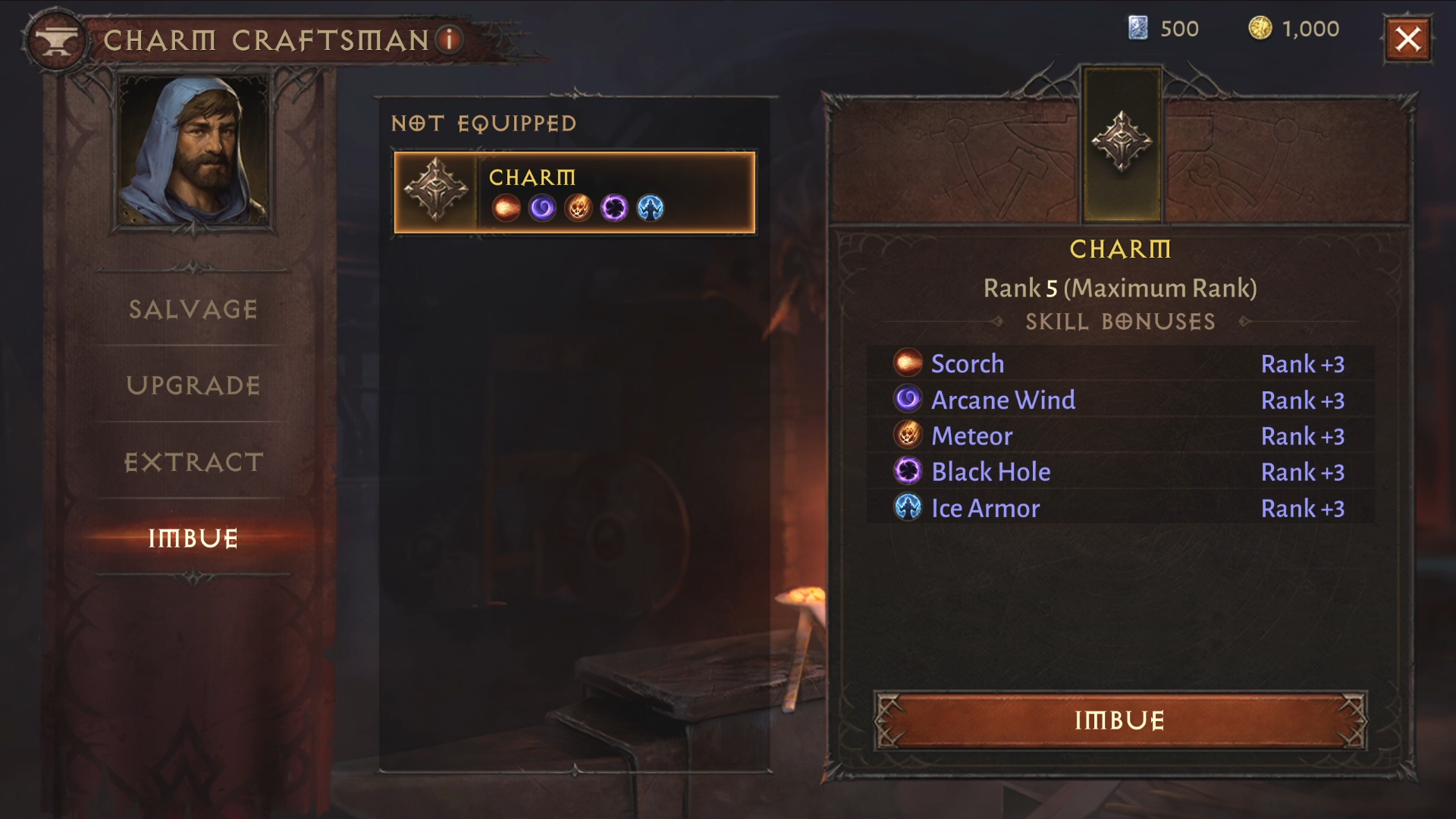Click the platinum currency icon showing 500
This screenshot has height=819, width=1456.
[1137, 29]
